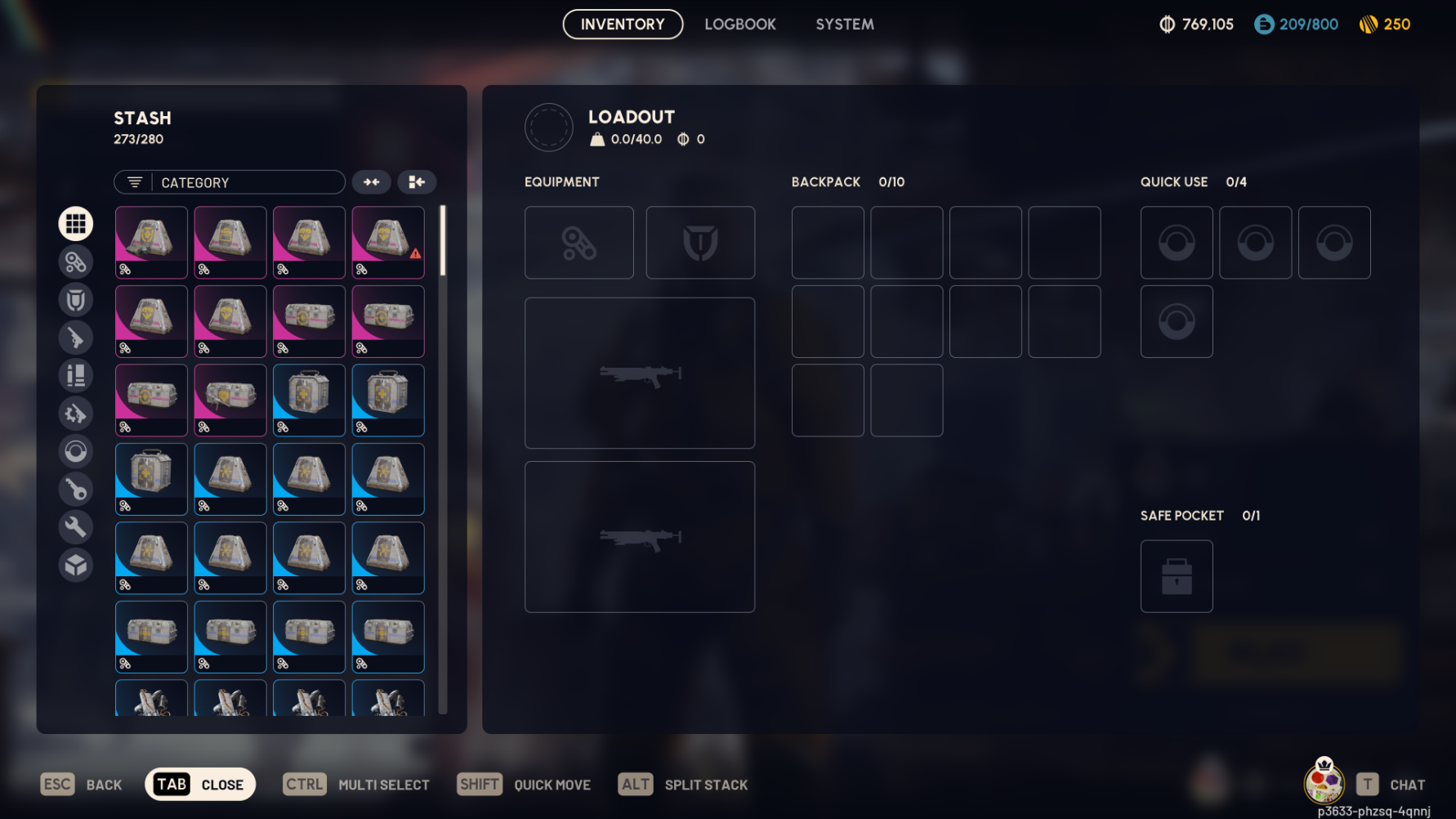1456x819 pixels.
Task: Select the empty augment equipment slot
Action: [579, 243]
